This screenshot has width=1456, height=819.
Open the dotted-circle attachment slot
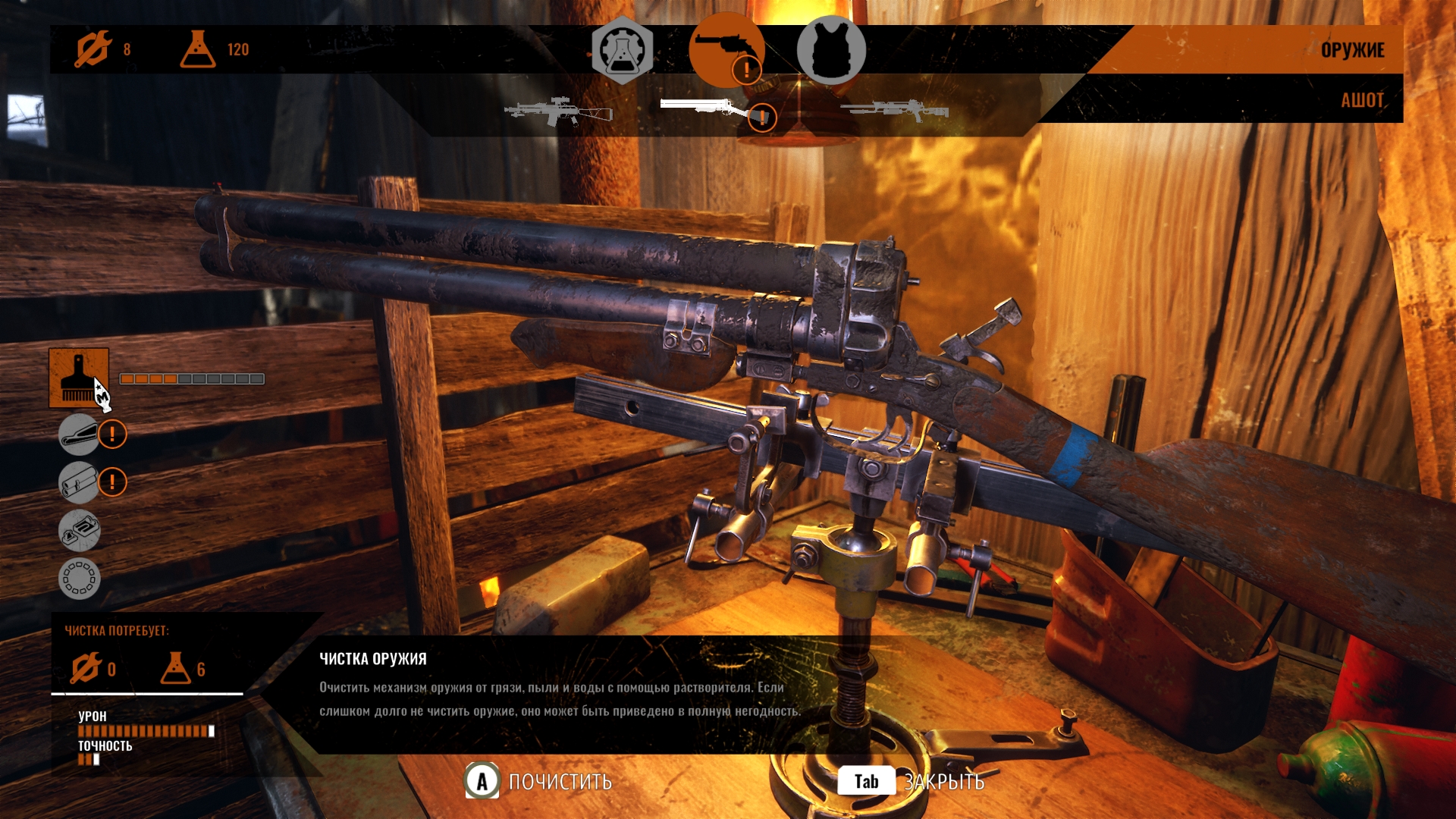click(79, 579)
